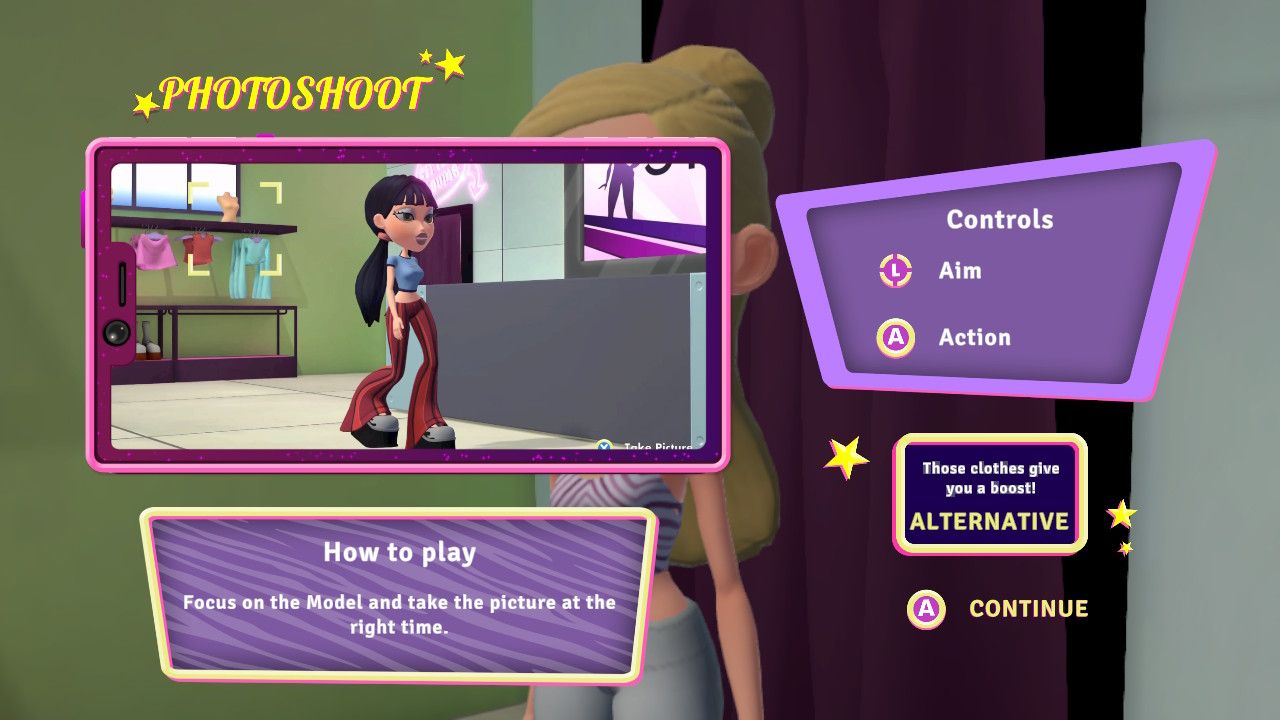Click the Photoshoot preview thumbnail
Viewport: 1280px width, 720px height.
pyautogui.click(x=408, y=306)
